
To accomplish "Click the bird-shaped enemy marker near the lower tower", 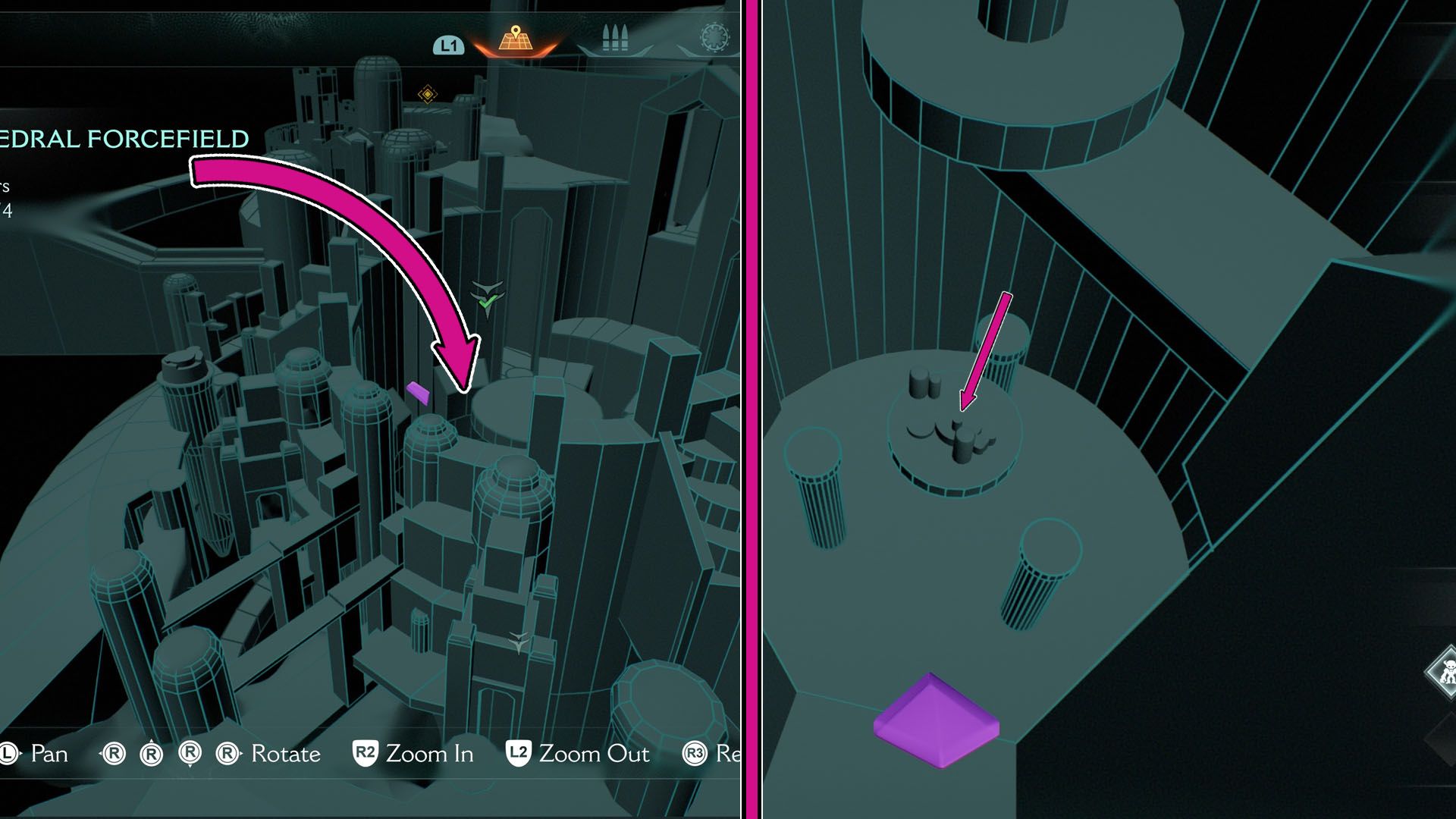I will (x=519, y=641).
